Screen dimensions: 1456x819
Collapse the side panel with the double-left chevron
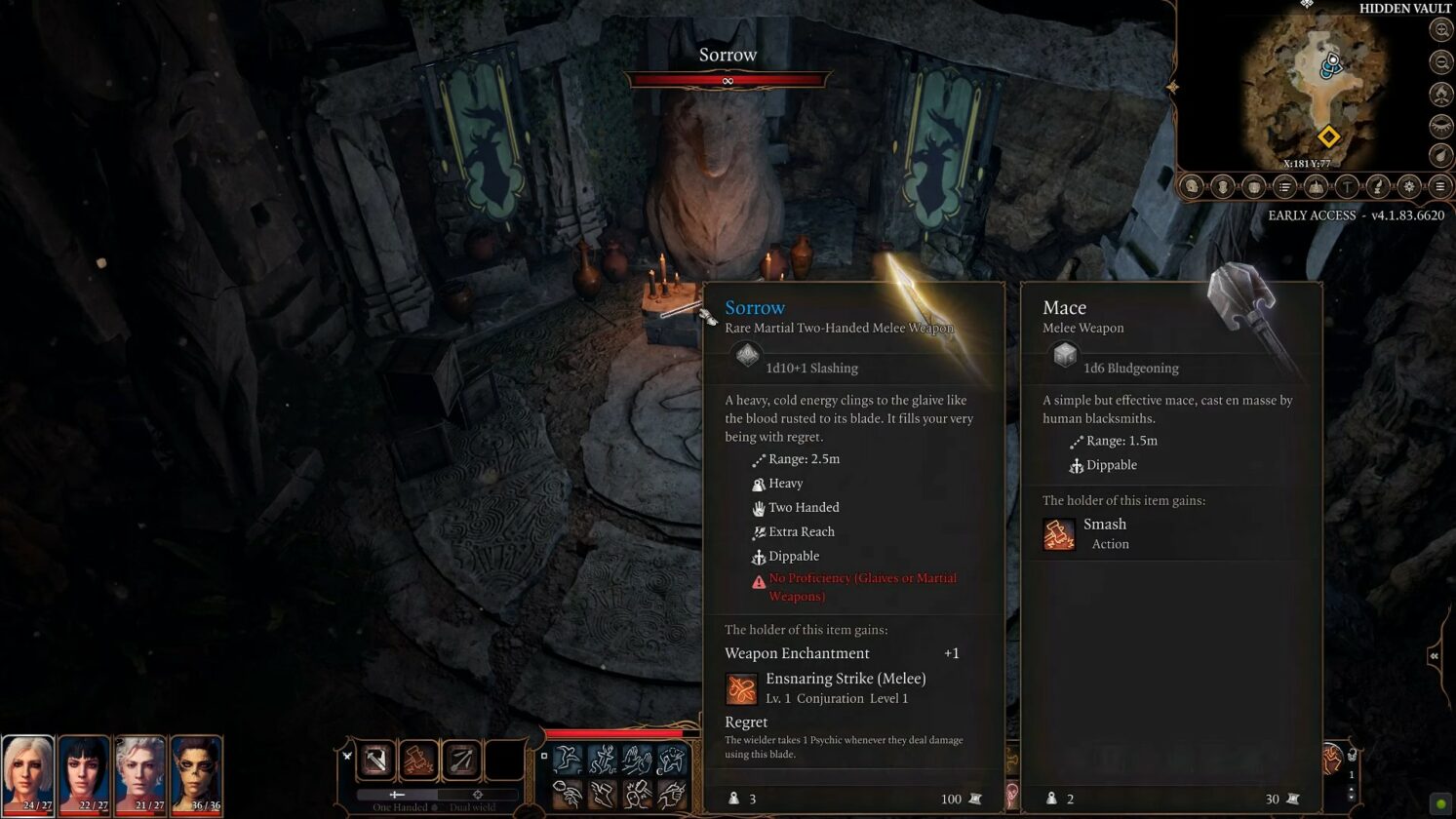(x=1434, y=657)
